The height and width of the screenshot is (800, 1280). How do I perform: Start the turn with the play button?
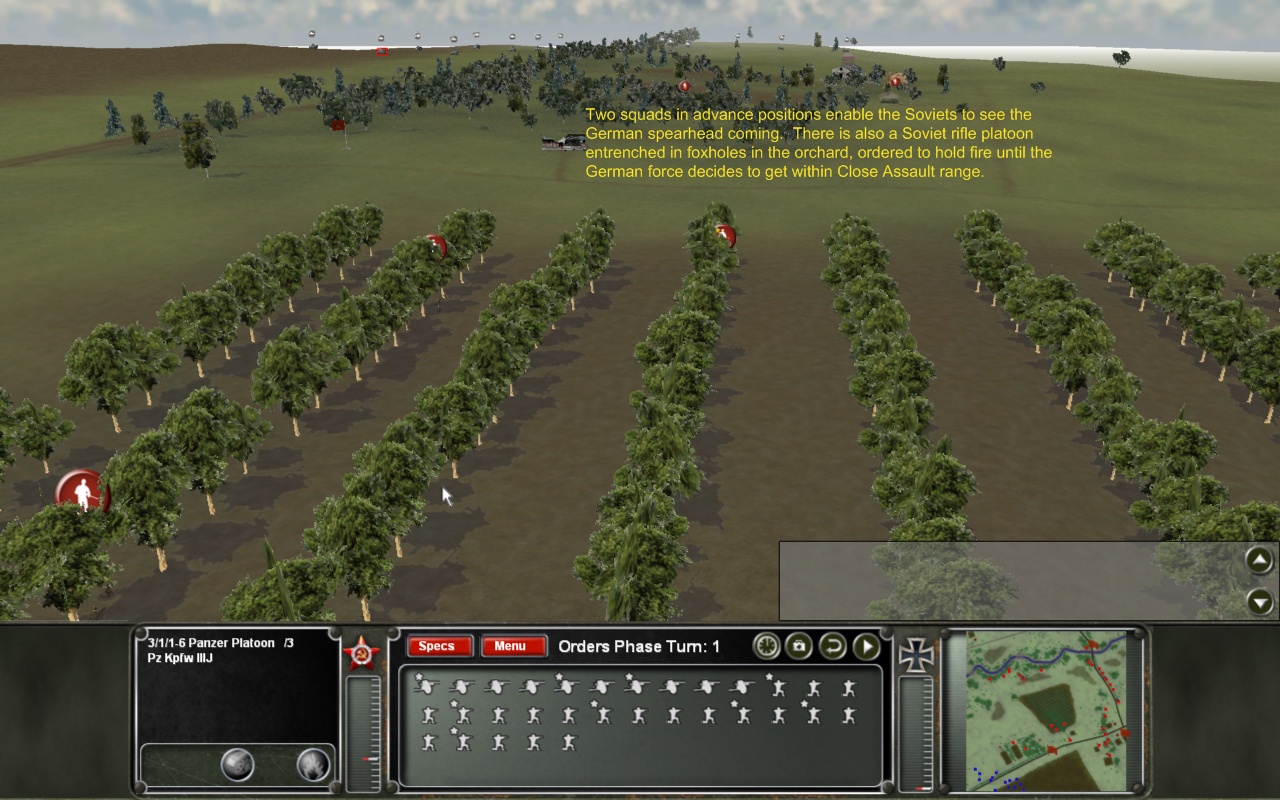click(x=866, y=646)
